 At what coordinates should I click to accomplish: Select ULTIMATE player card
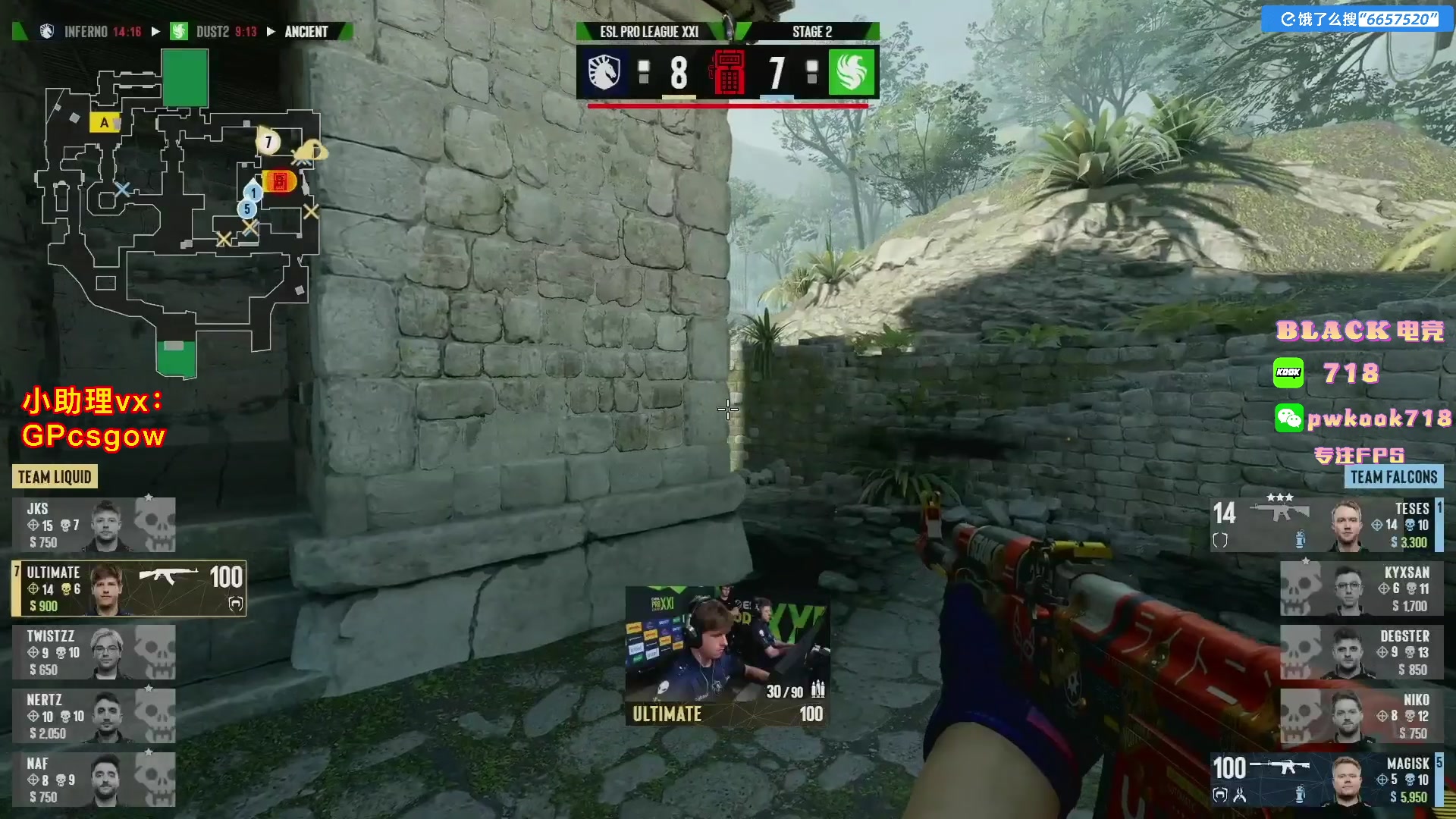click(129, 588)
